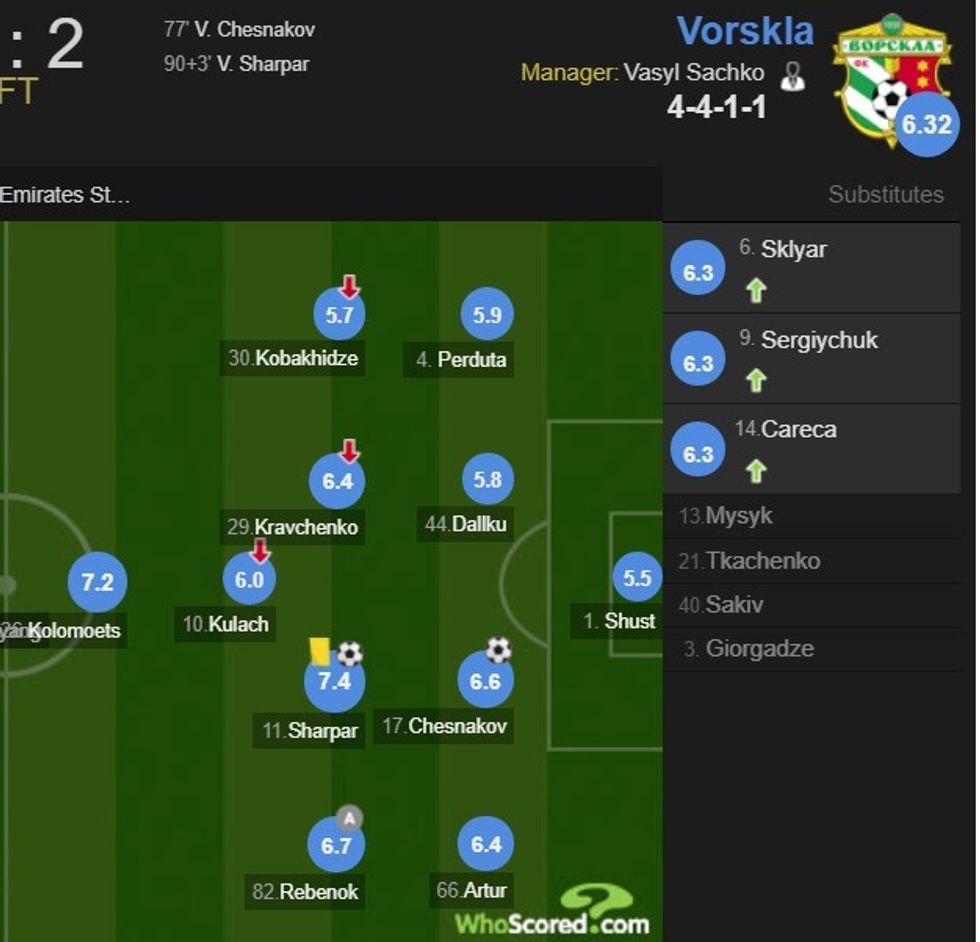Select Sharpar's 7.4 rating circle

pyautogui.click(x=334, y=682)
